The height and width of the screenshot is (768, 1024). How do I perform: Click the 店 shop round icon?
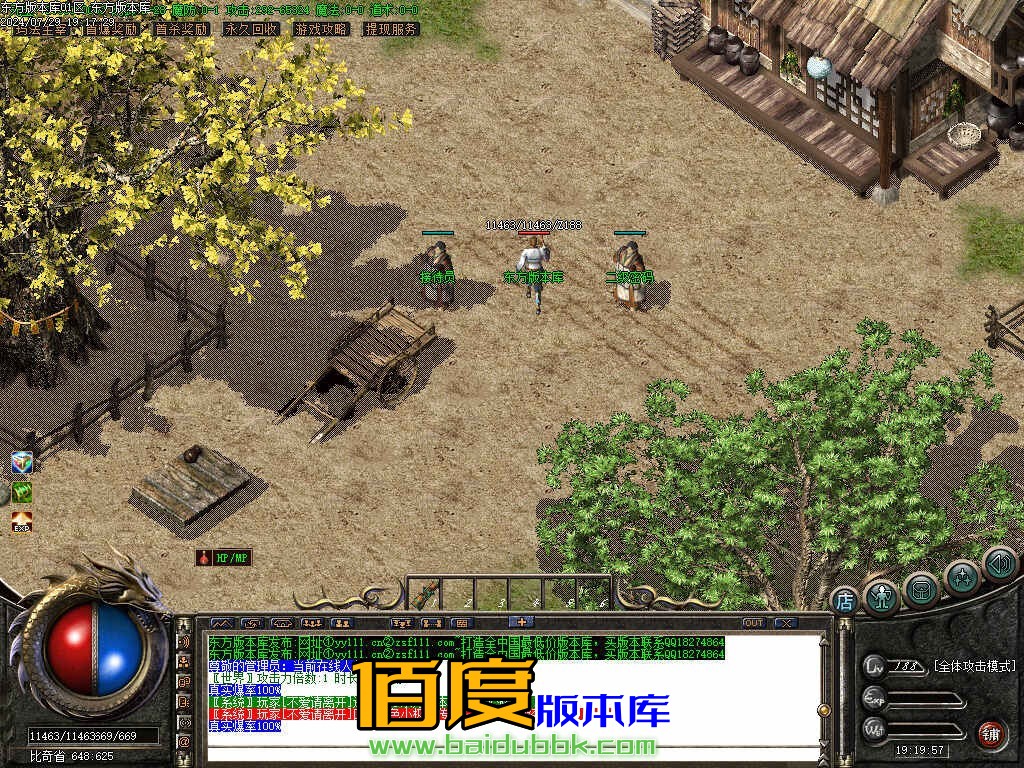point(844,601)
